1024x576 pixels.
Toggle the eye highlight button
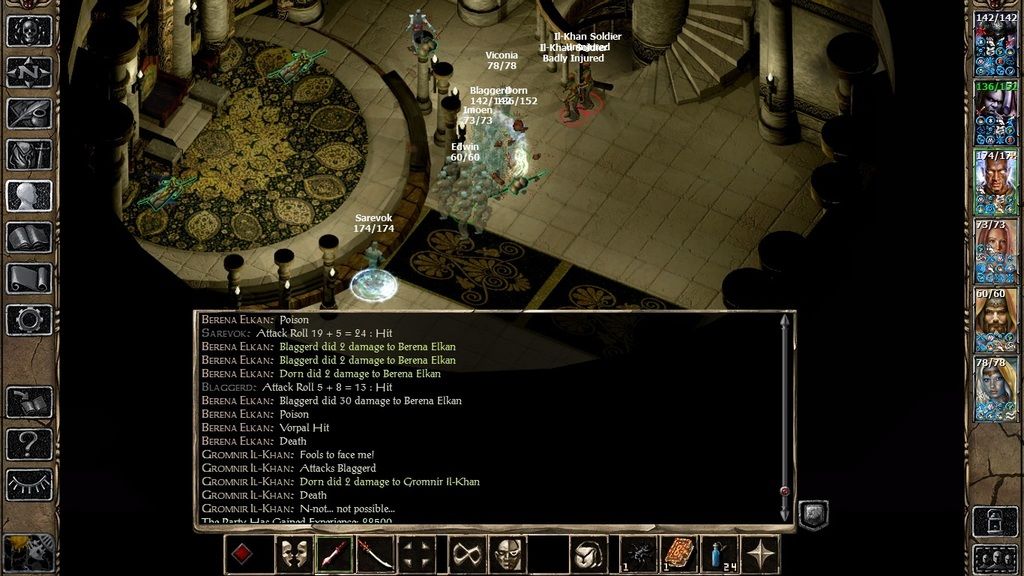(x=29, y=485)
